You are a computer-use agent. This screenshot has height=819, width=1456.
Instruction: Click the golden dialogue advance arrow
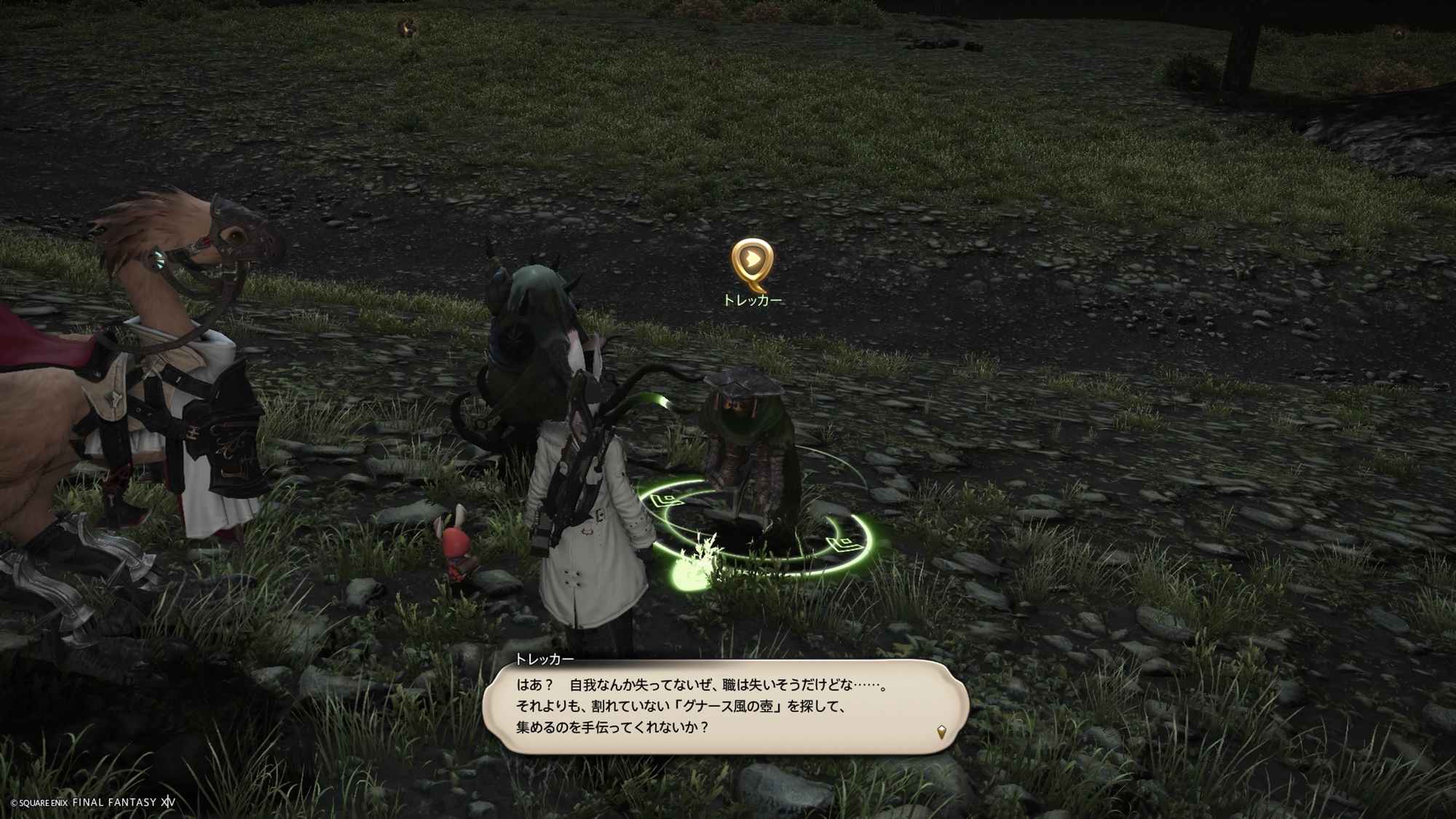coord(941,732)
